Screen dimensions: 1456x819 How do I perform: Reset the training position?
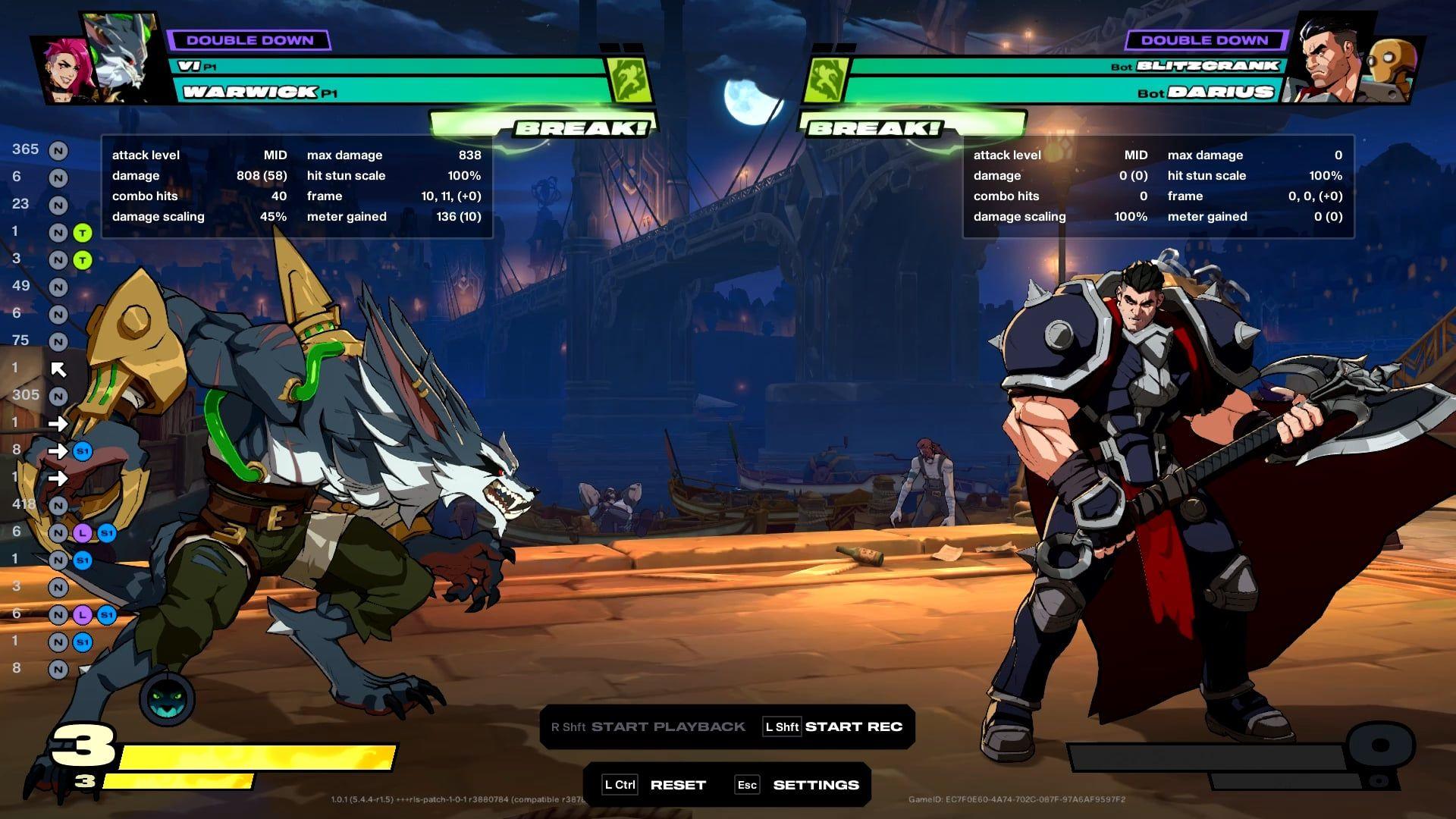(677, 785)
